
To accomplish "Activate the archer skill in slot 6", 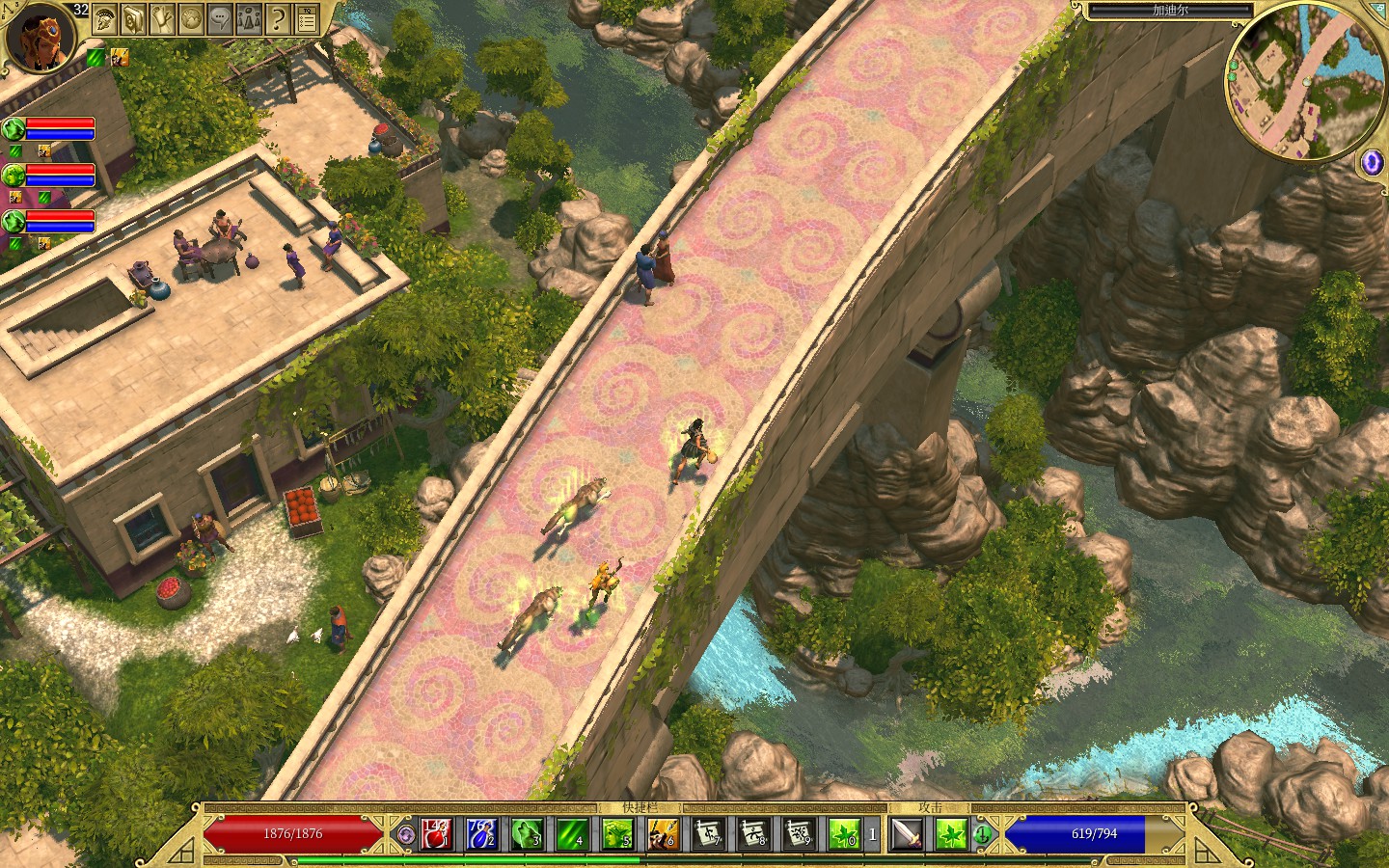I will tap(662, 833).
